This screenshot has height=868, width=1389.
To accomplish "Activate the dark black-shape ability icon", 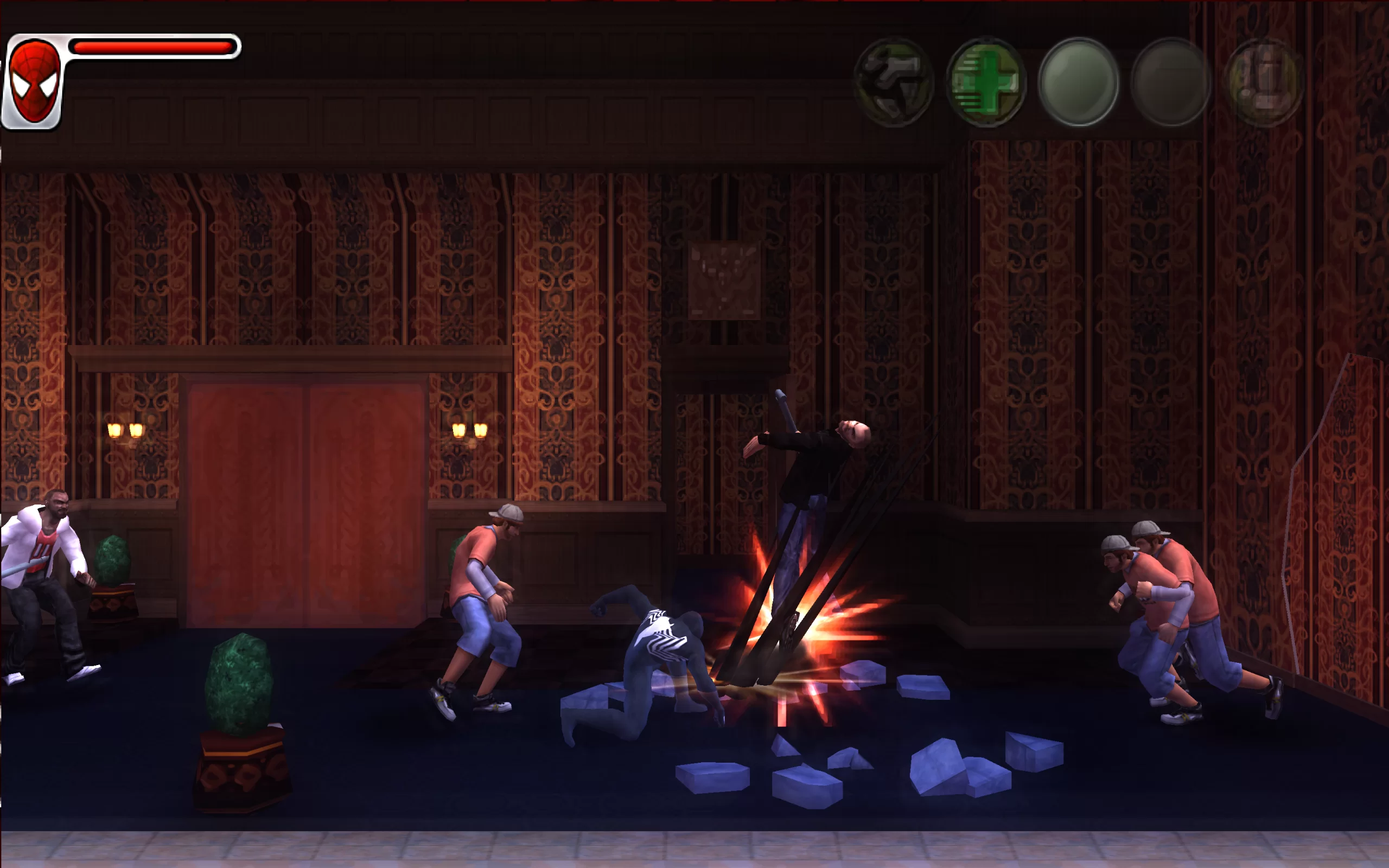I will click(x=894, y=82).
